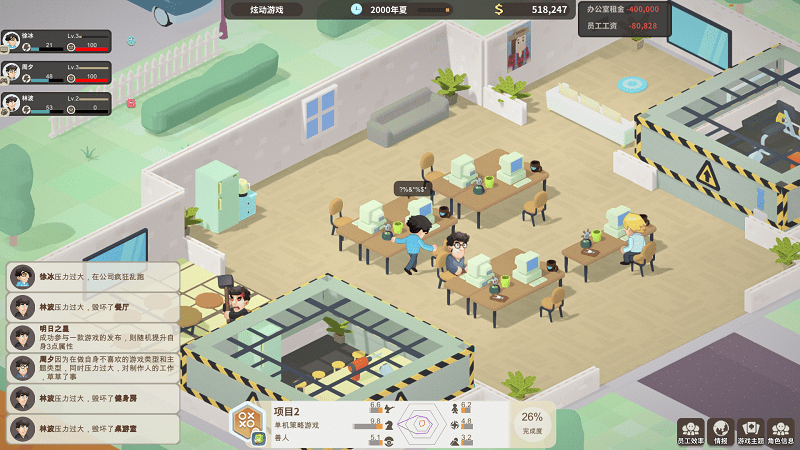
Task: Open the office rent and salary panel
Action: (x=624, y=18)
